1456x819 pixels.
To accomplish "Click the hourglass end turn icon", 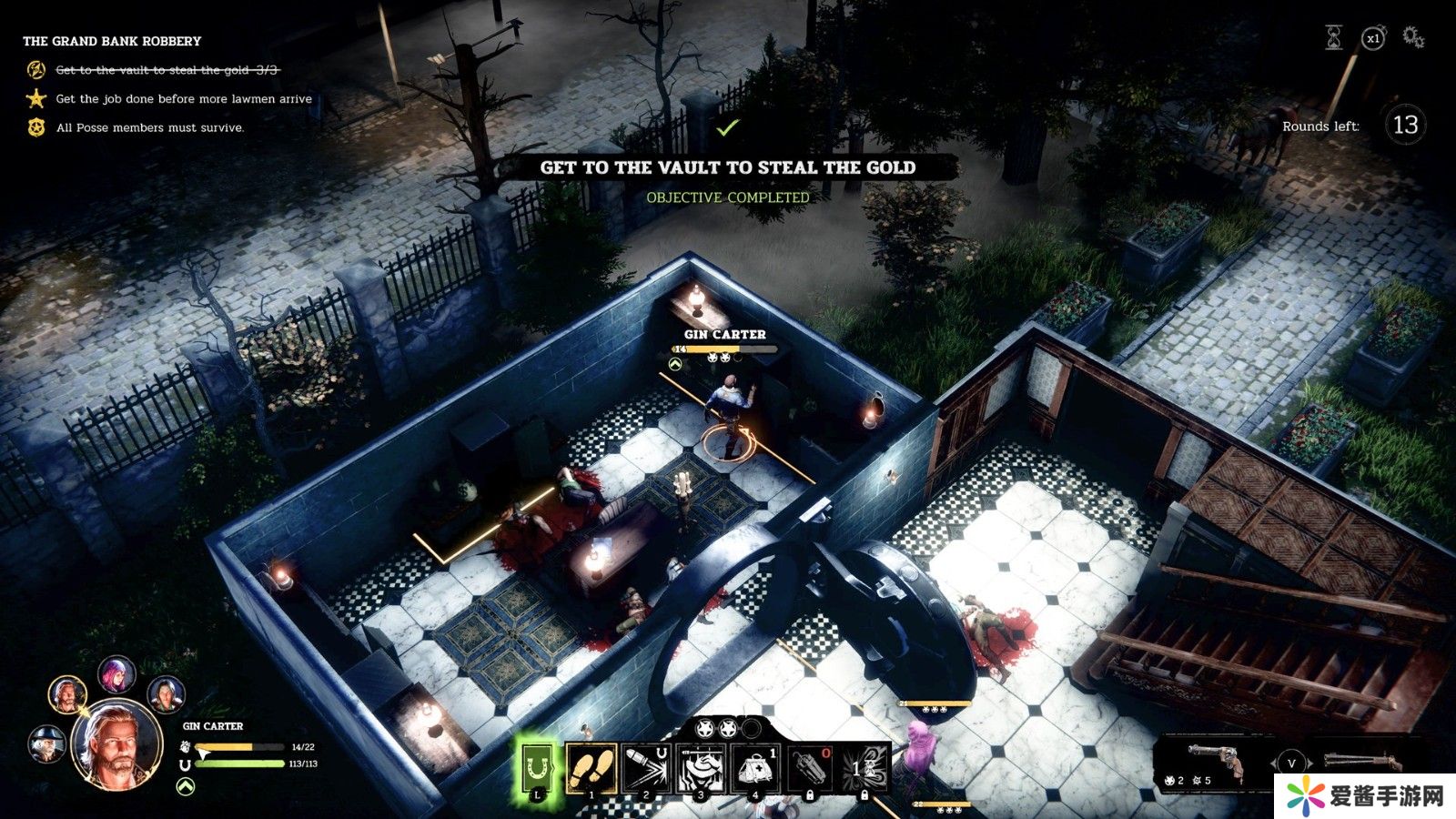I will pyautogui.click(x=1333, y=37).
